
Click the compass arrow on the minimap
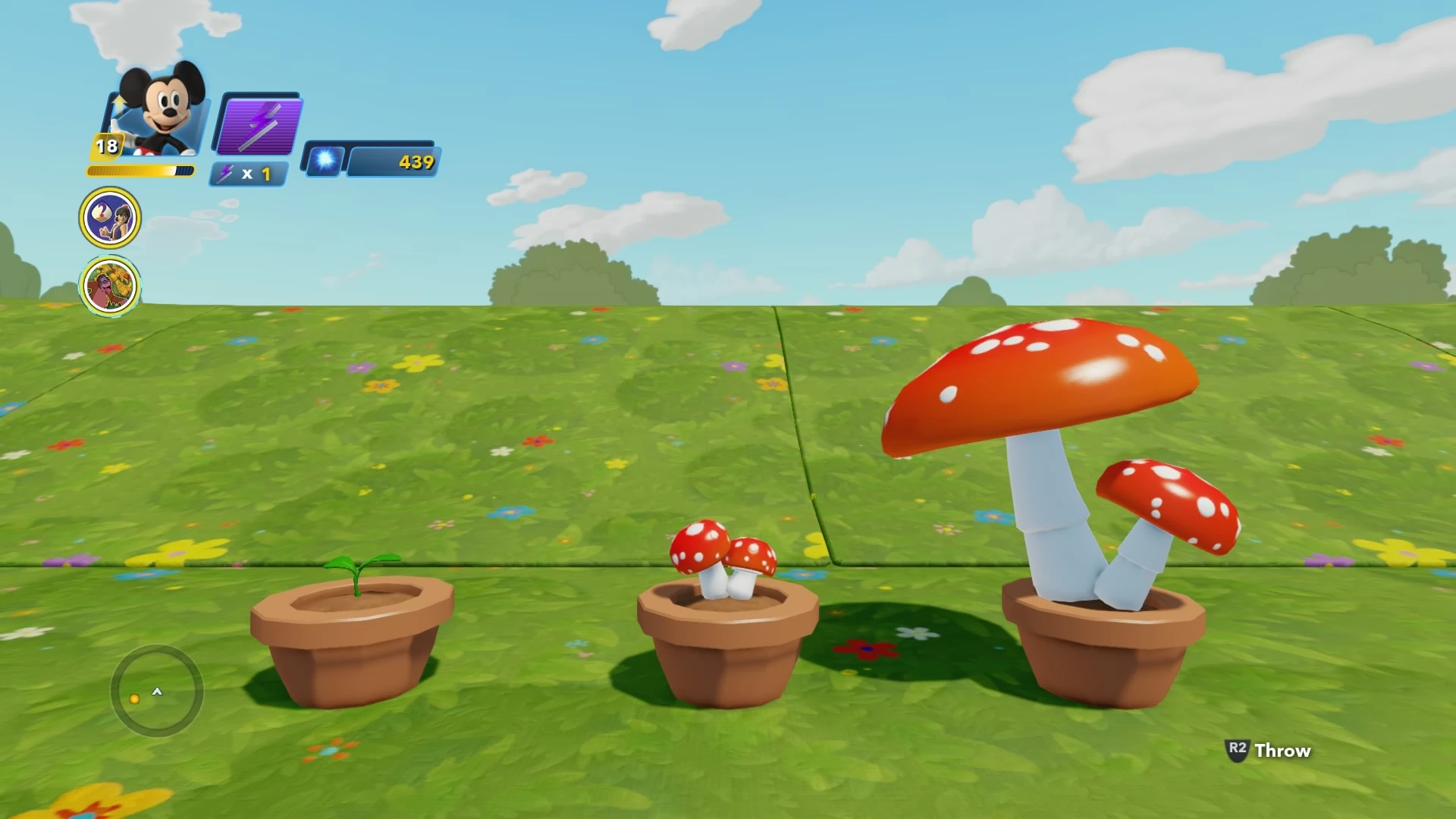[x=158, y=692]
